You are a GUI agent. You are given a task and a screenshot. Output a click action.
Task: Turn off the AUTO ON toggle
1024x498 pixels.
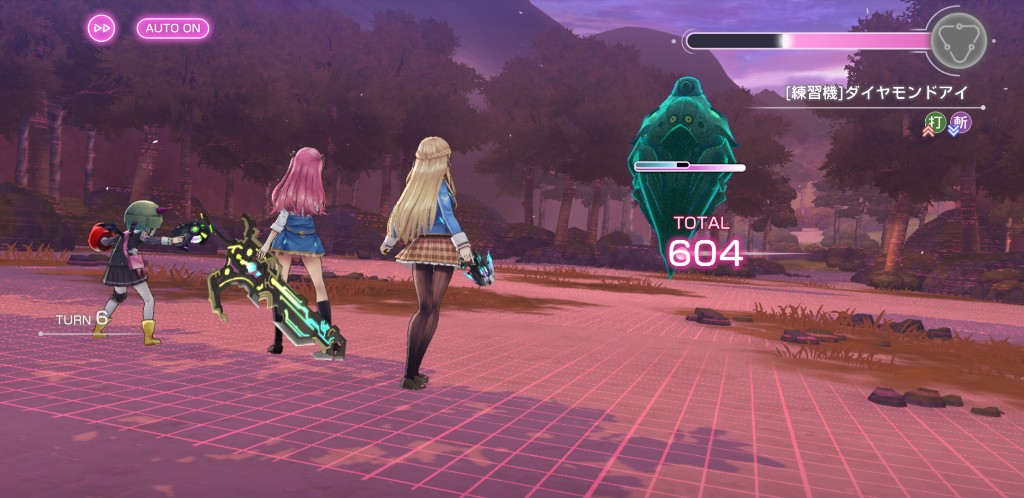(173, 28)
